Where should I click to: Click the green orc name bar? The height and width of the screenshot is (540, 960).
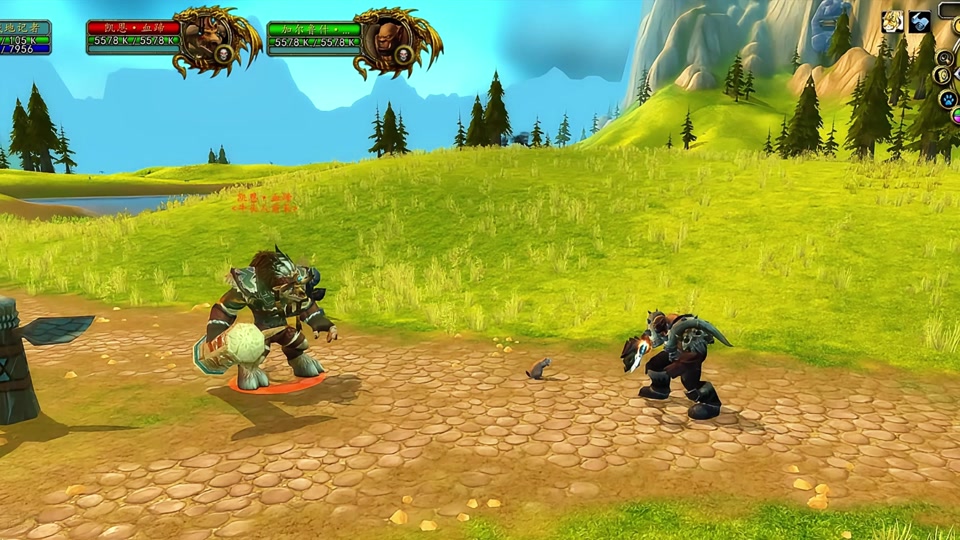point(313,28)
